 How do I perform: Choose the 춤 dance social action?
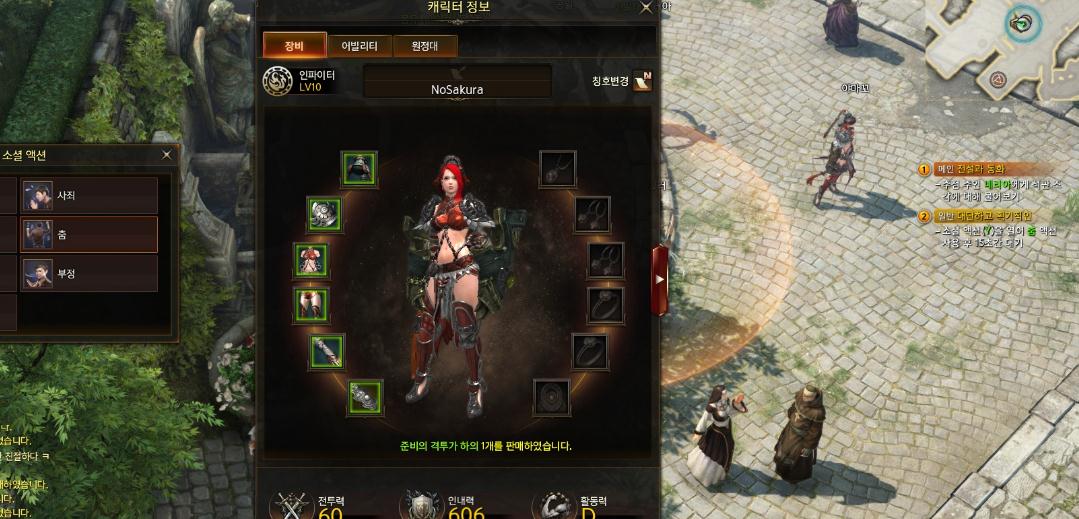click(x=89, y=235)
